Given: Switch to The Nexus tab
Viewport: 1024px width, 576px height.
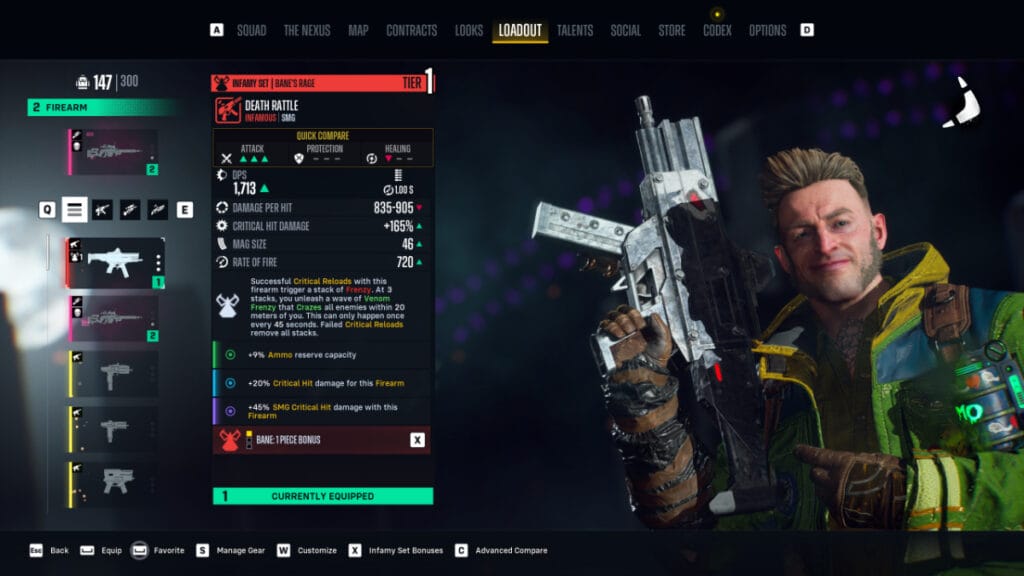Looking at the screenshot, I should coord(307,30).
